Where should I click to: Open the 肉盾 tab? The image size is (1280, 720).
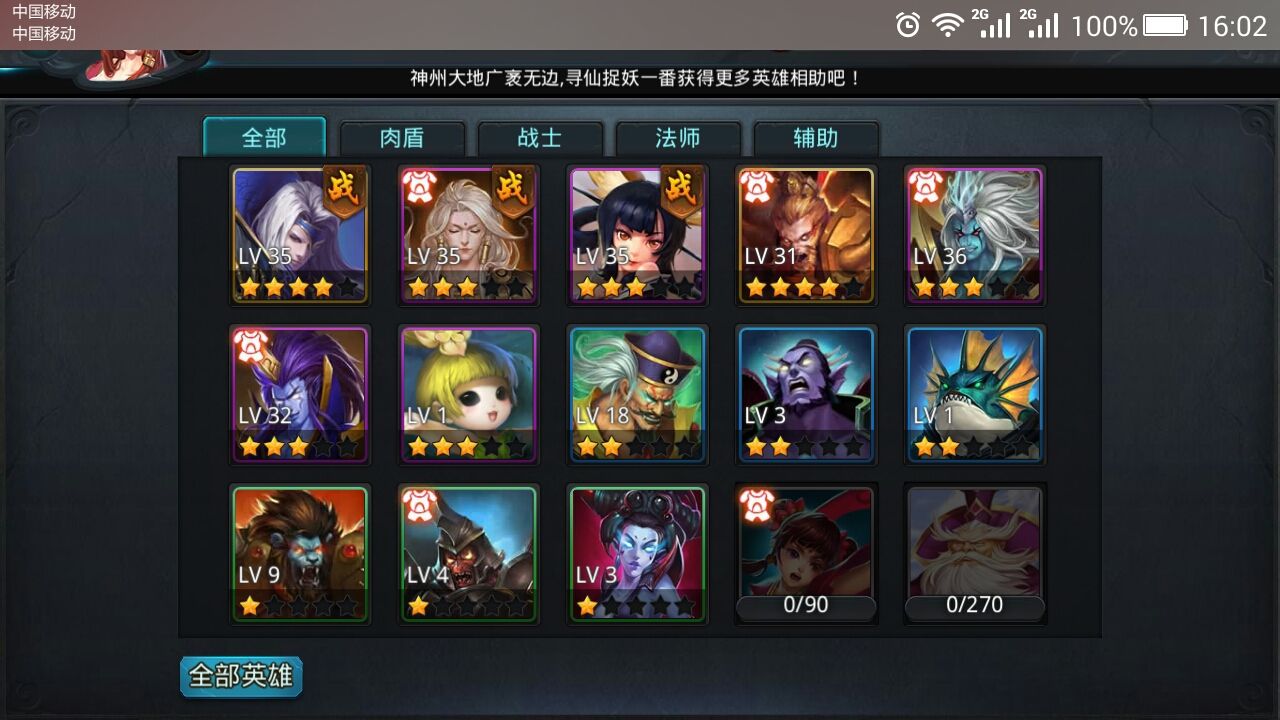(x=402, y=139)
